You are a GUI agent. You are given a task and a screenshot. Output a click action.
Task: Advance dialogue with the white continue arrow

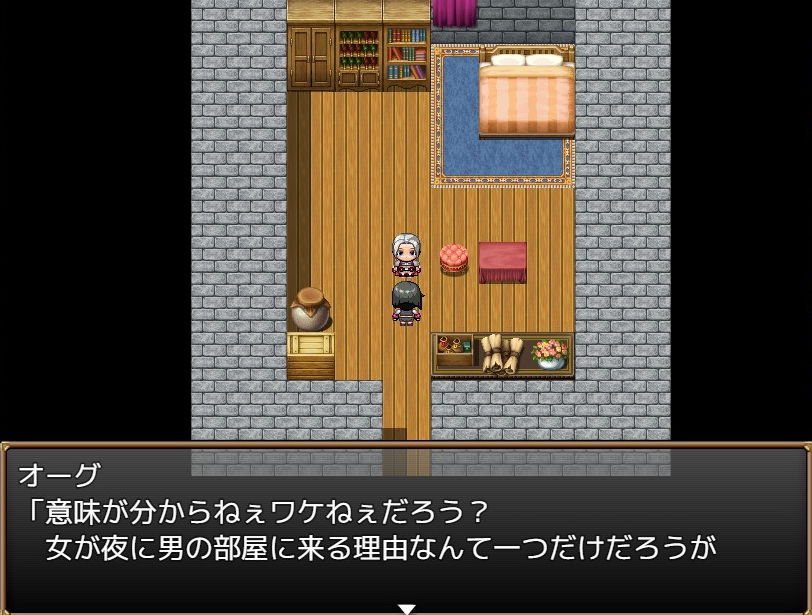(x=406, y=608)
